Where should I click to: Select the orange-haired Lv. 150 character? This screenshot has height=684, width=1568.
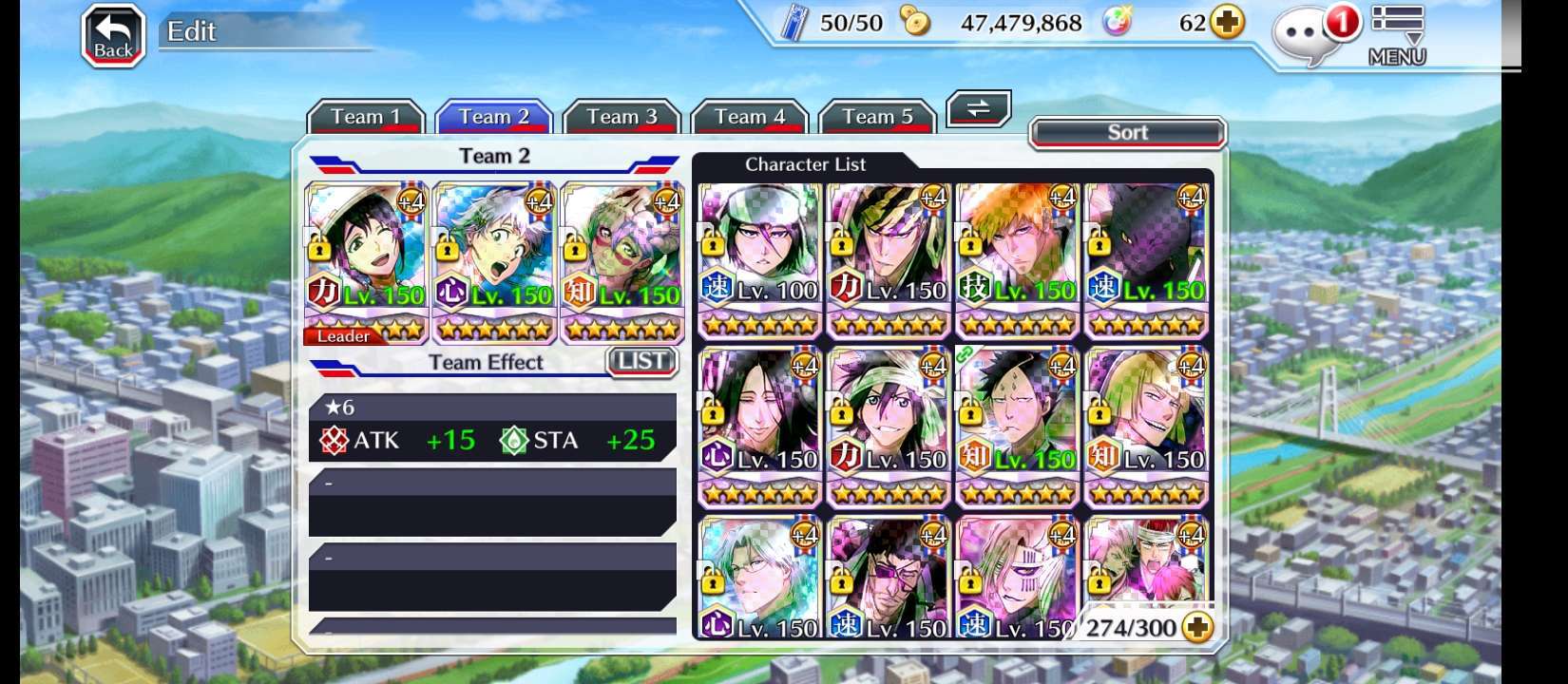pyautogui.click(x=1017, y=258)
